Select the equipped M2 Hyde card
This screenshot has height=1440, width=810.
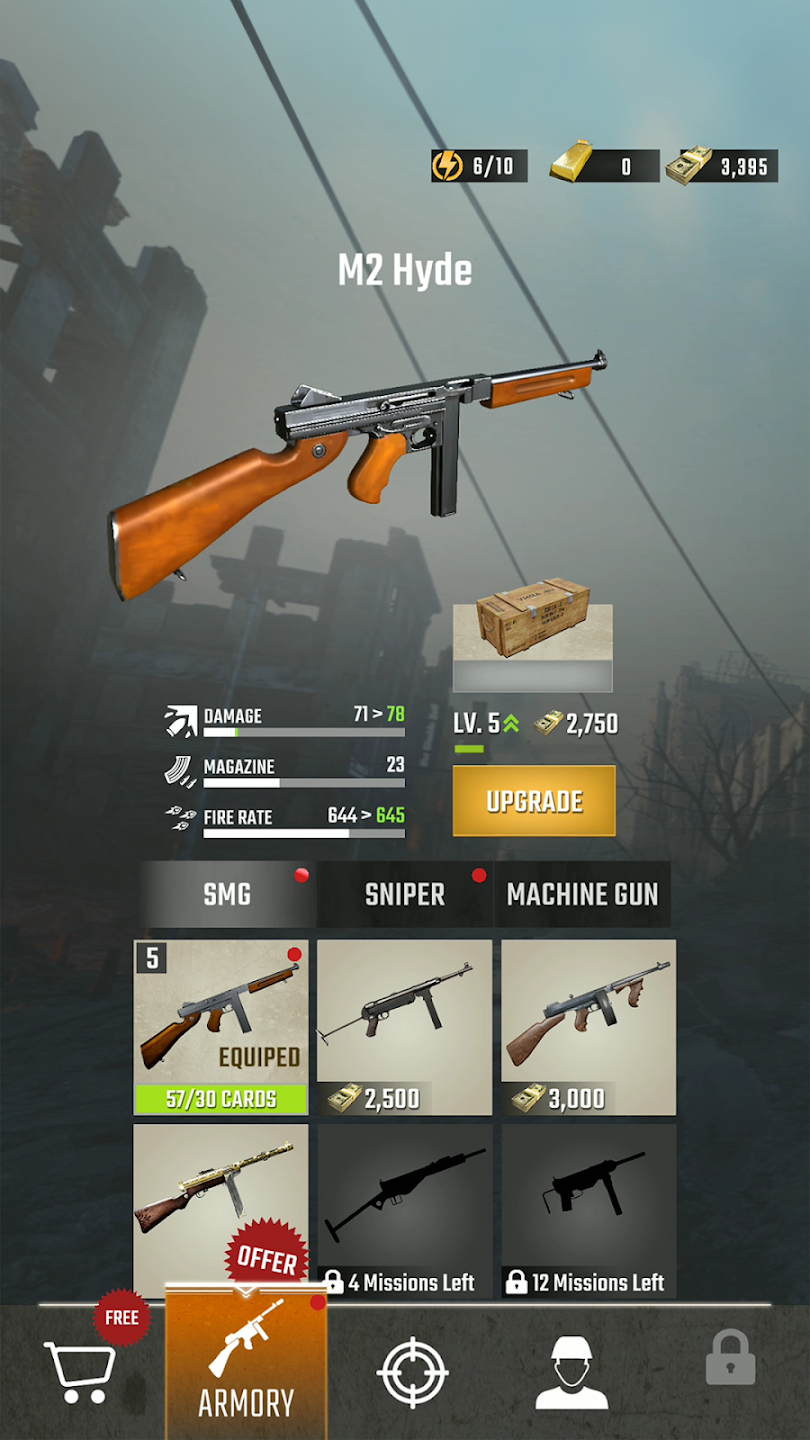(x=221, y=1026)
